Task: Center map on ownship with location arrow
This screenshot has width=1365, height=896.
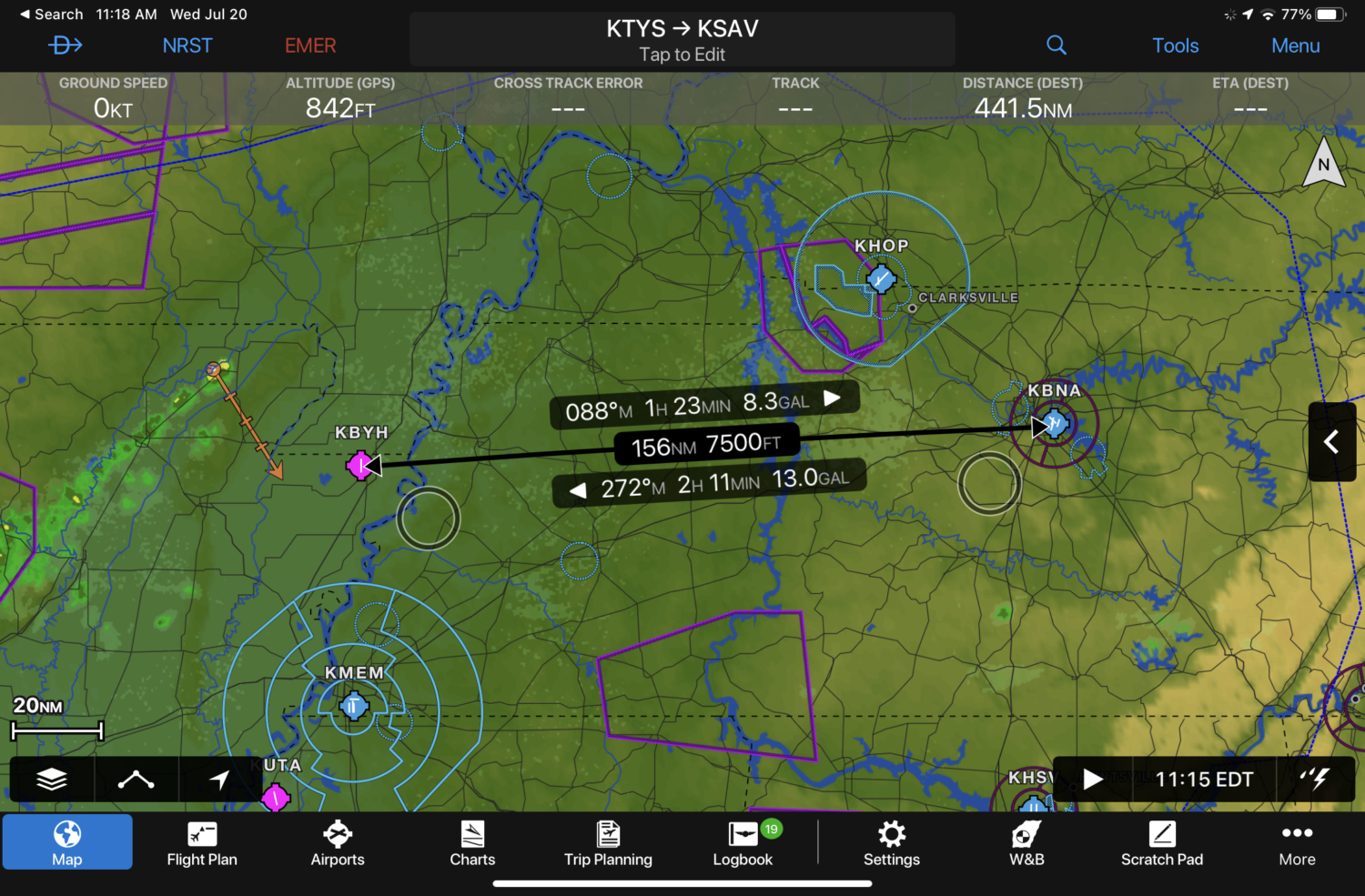Action: [221, 779]
